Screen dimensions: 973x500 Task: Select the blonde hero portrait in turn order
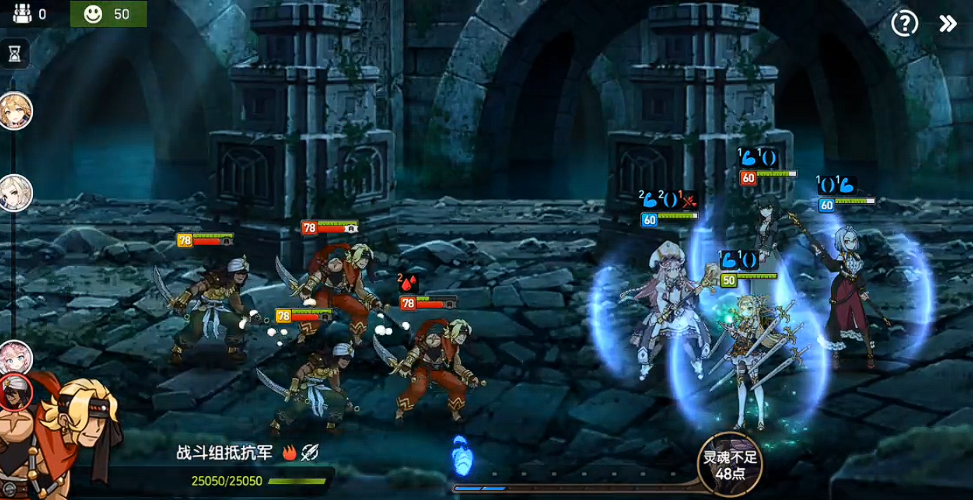coord(16,110)
